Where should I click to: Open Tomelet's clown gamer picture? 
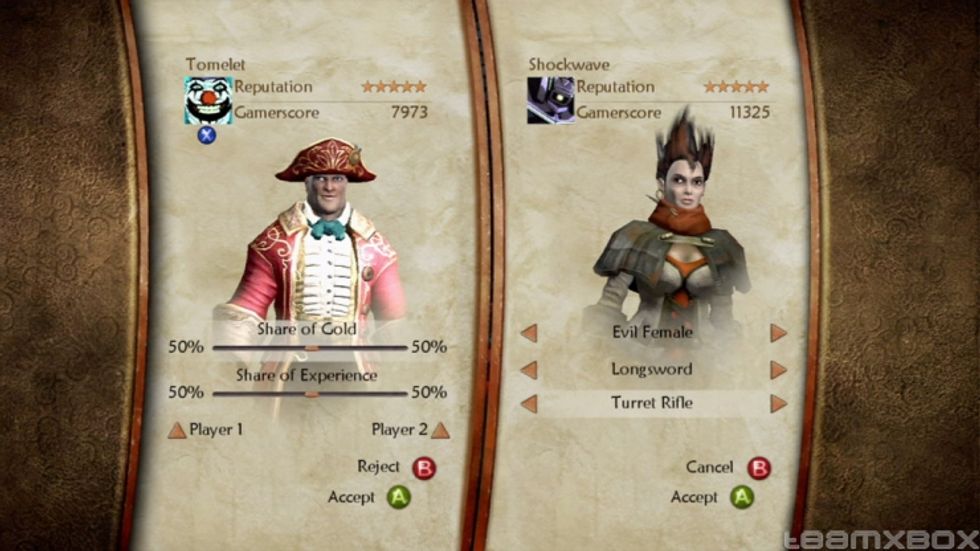point(208,100)
